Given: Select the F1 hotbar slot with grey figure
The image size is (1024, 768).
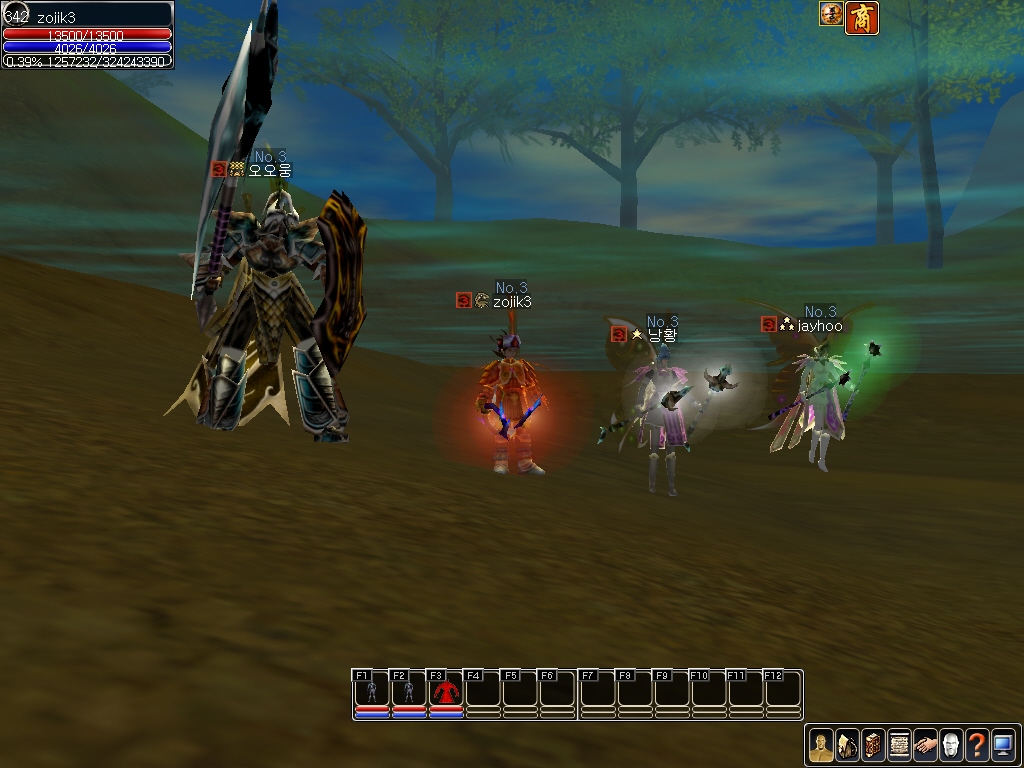Looking at the screenshot, I should click(372, 691).
